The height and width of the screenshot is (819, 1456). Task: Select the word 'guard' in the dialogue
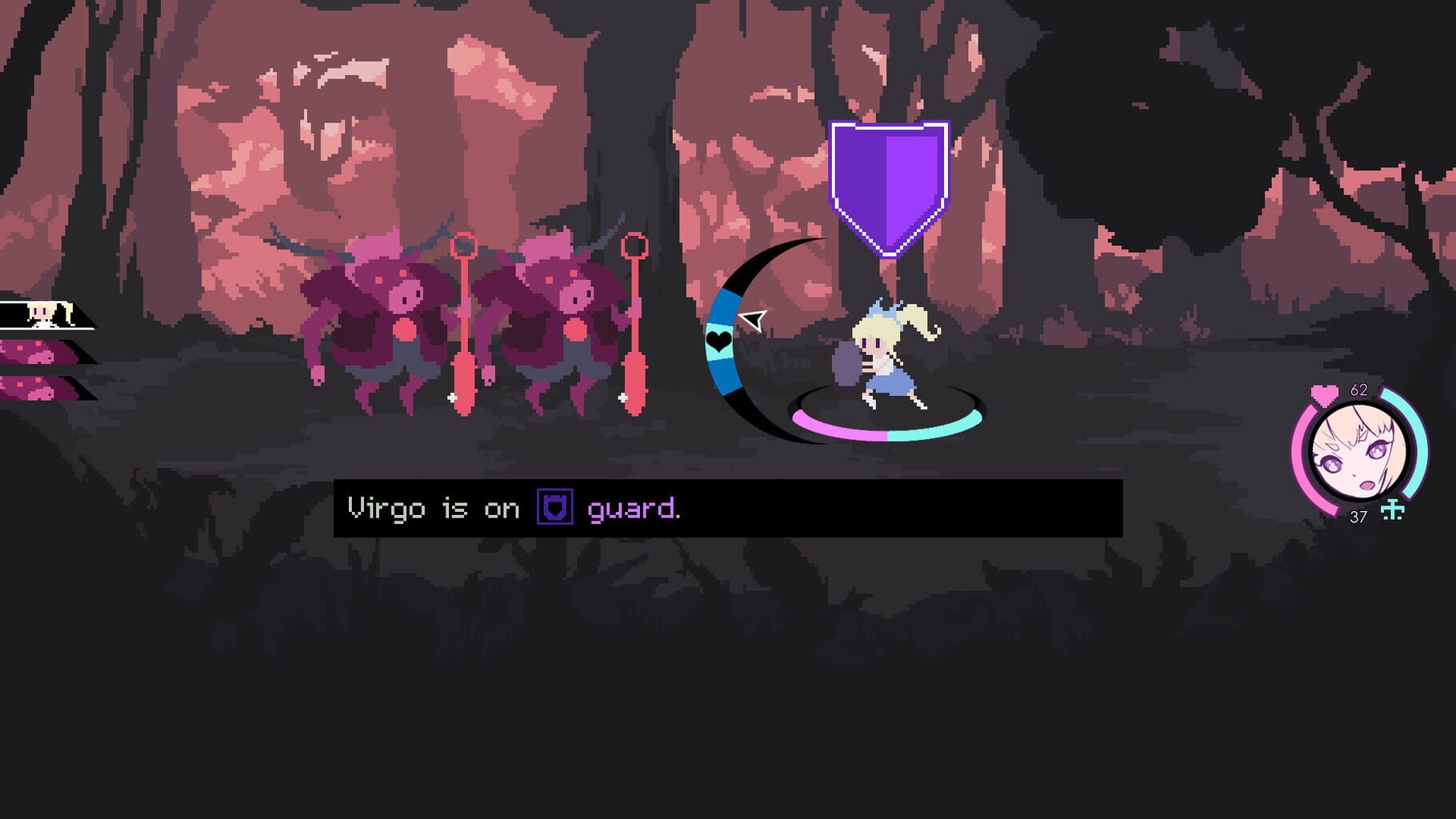[x=632, y=509]
